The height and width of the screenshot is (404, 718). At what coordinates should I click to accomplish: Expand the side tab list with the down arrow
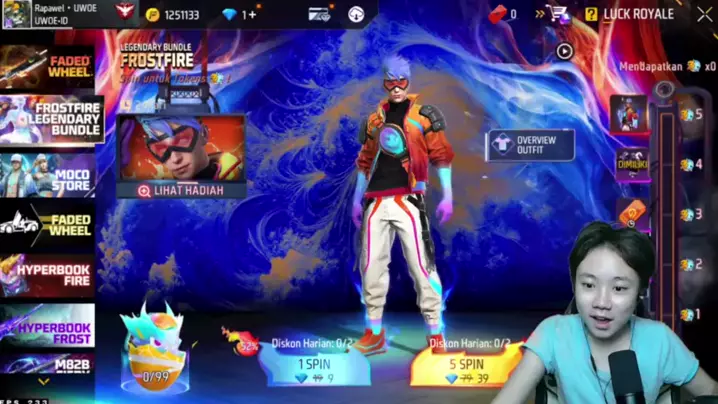click(43, 381)
